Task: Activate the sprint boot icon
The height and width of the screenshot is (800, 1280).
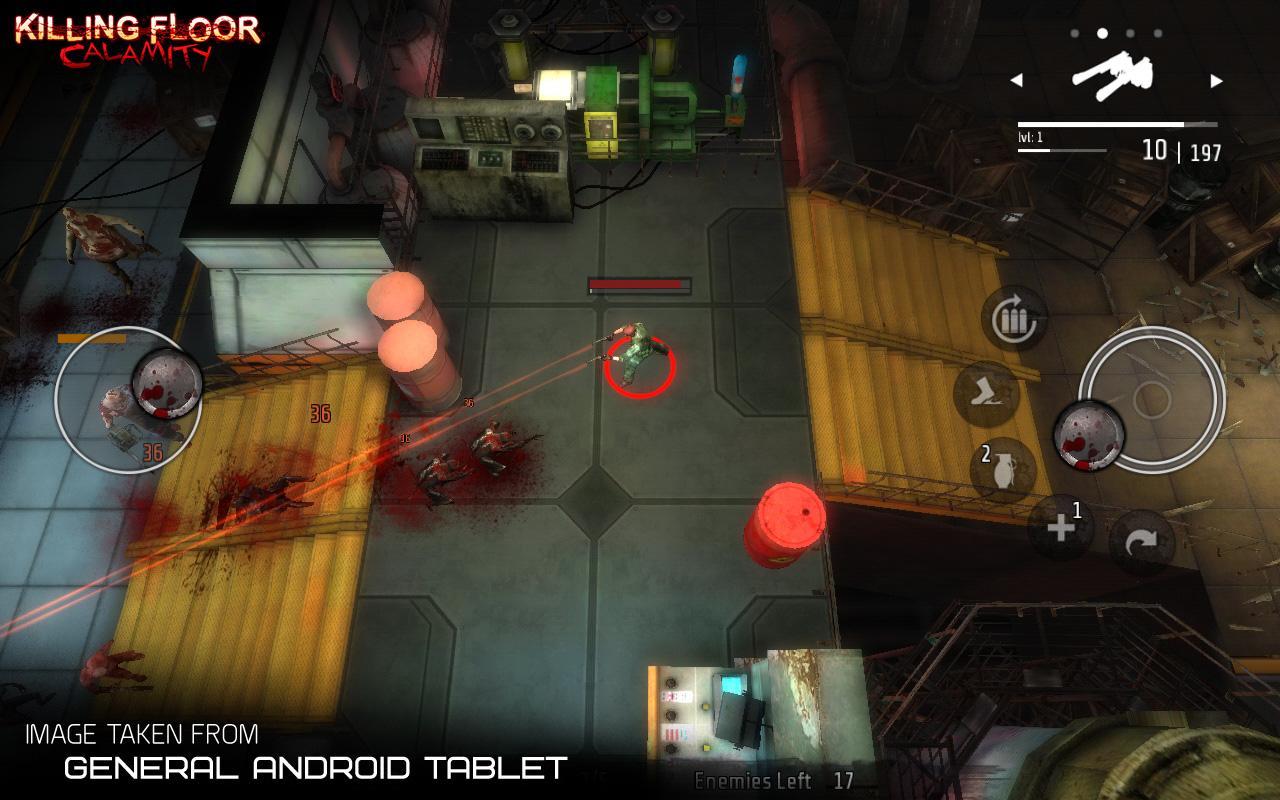Action: [x=986, y=397]
